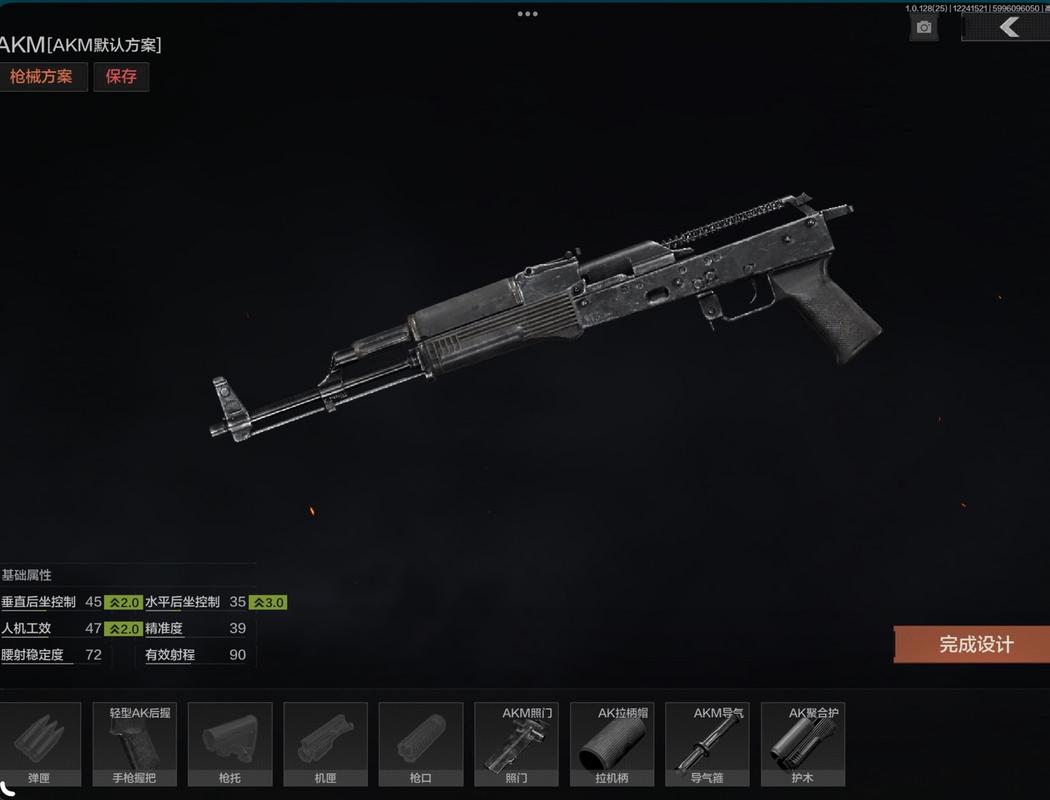Save the build with 保存
Screen dimensions: 1050x800
click(x=121, y=77)
